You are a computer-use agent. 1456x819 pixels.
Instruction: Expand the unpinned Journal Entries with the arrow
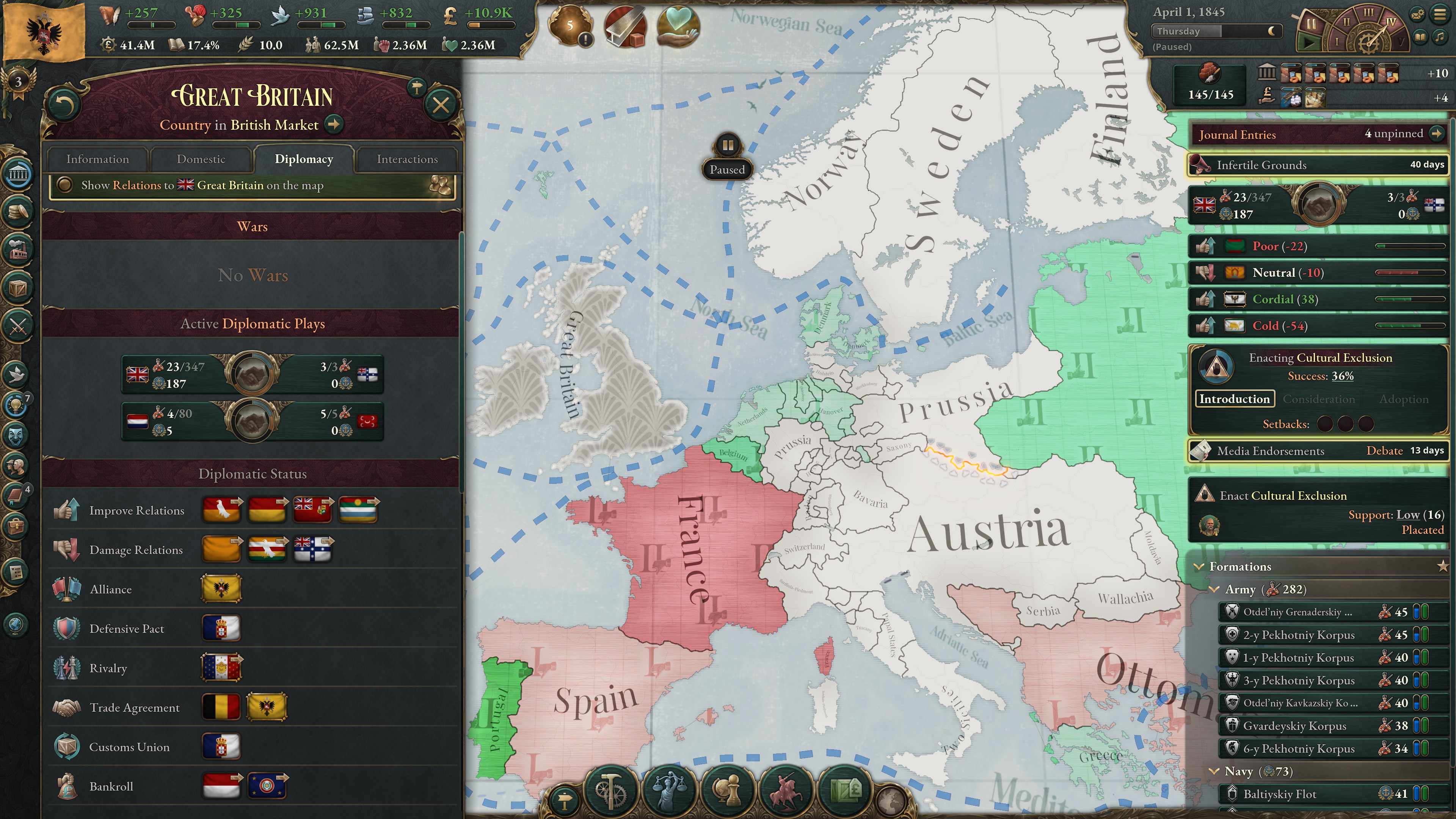(x=1437, y=135)
